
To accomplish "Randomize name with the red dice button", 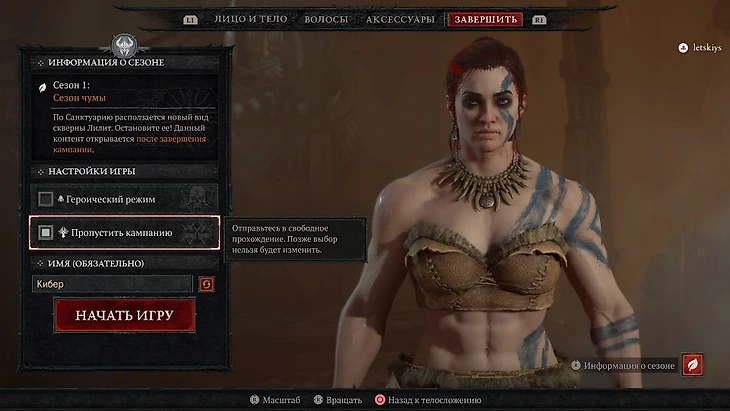I will tap(207, 285).
